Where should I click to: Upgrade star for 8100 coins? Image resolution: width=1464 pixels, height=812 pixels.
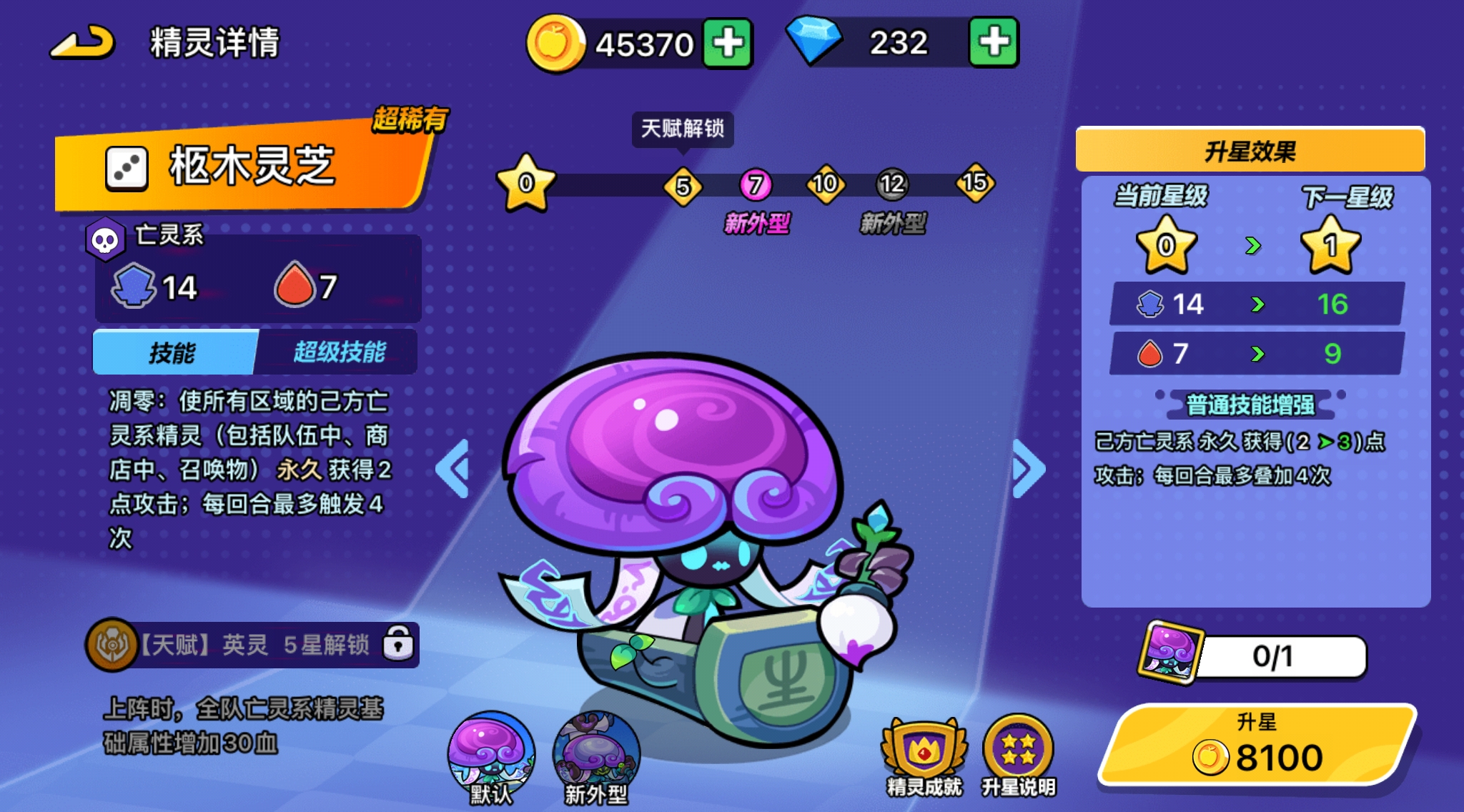click(x=1257, y=745)
